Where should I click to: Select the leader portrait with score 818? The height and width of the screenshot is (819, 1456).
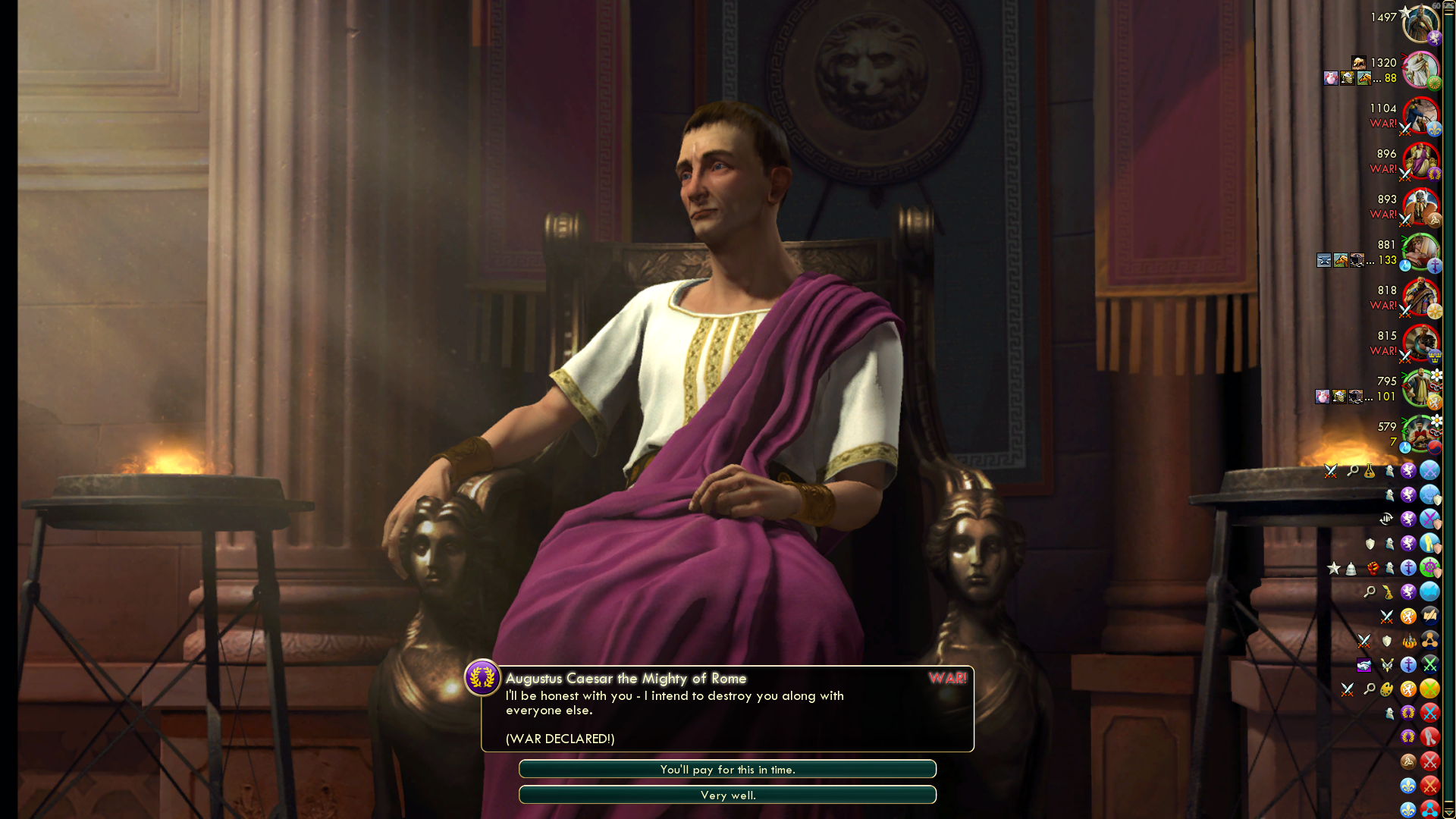1420,297
